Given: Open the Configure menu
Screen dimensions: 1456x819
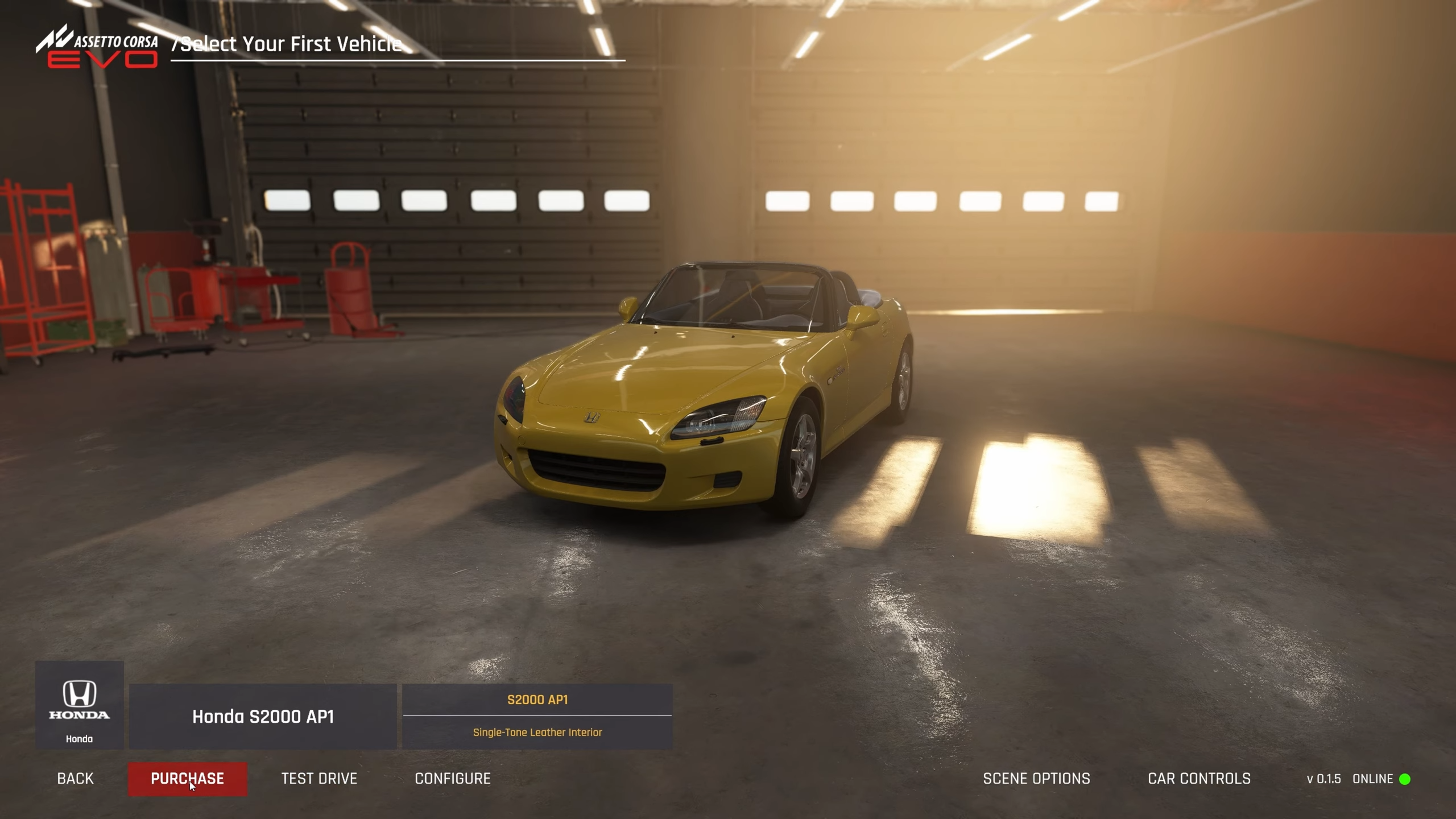Looking at the screenshot, I should (453, 779).
